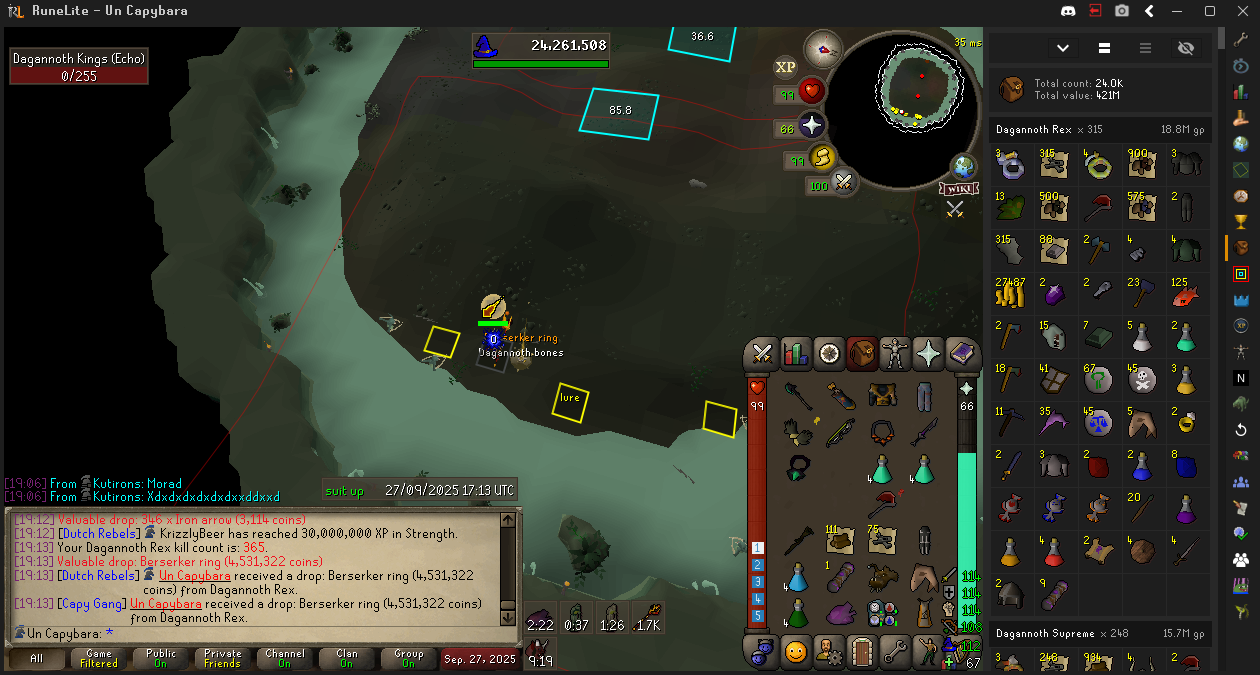Toggle run energy orb
Image resolution: width=1260 pixels, height=675 pixels.
822,158
